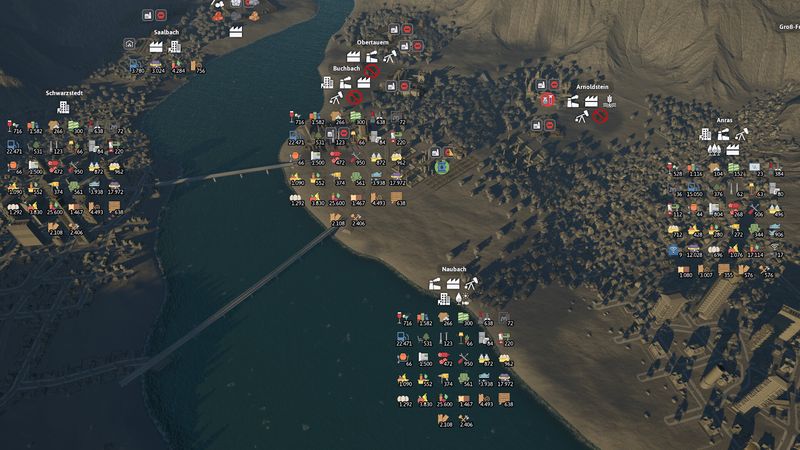Image resolution: width=800 pixels, height=450 pixels.
Task: Select the red highlighted building marker near Arnoldstein
Action: pyautogui.click(x=546, y=101)
